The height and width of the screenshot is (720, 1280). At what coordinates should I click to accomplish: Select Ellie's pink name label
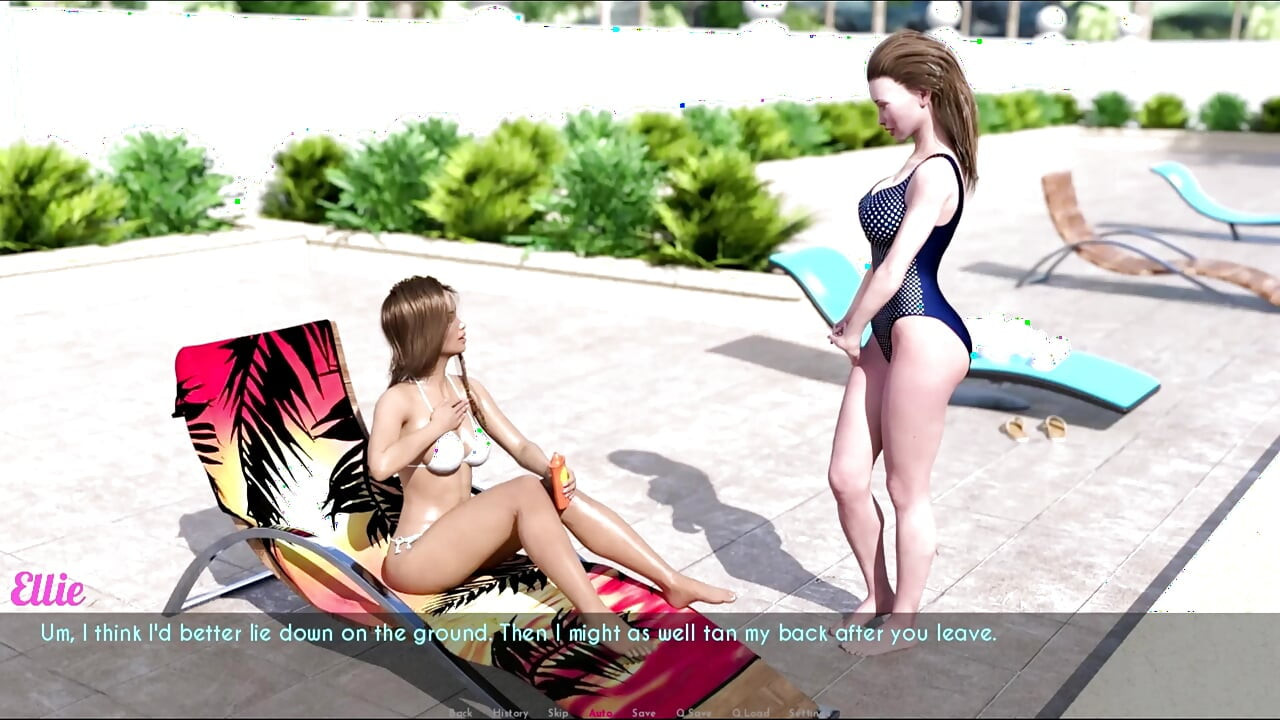[x=50, y=590]
